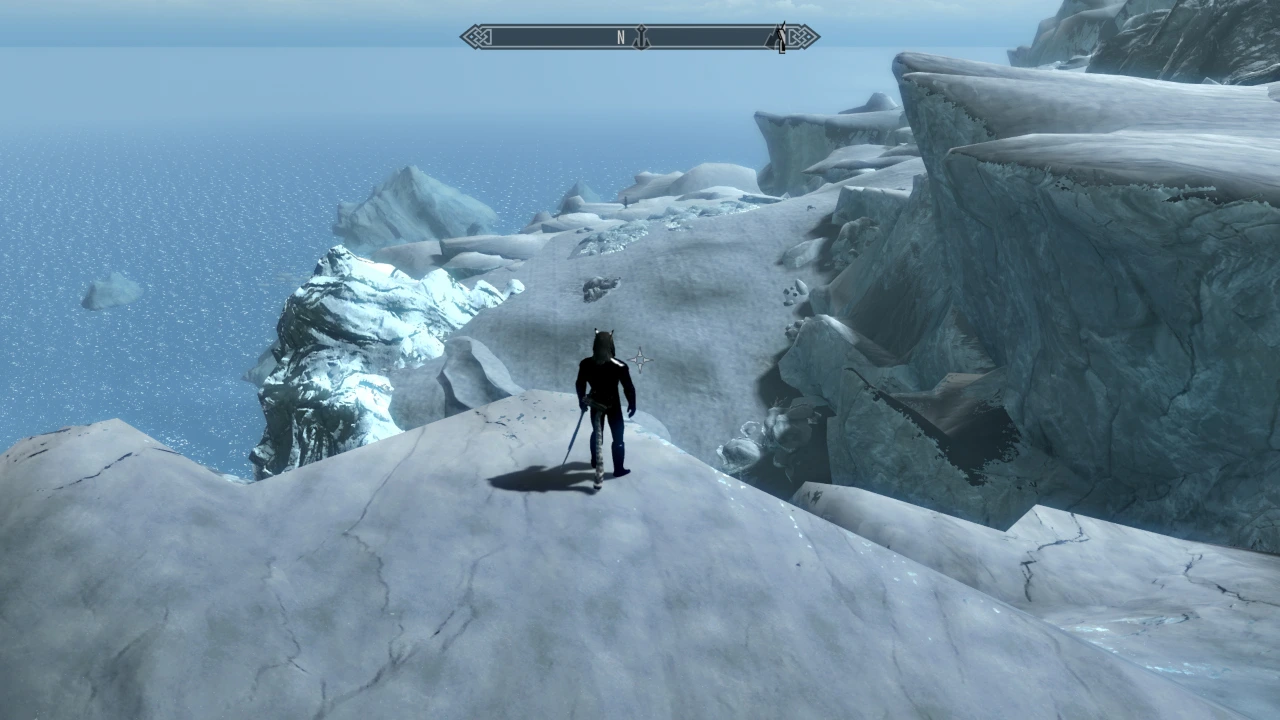Click the N marker on the compass

pyautogui.click(x=622, y=36)
